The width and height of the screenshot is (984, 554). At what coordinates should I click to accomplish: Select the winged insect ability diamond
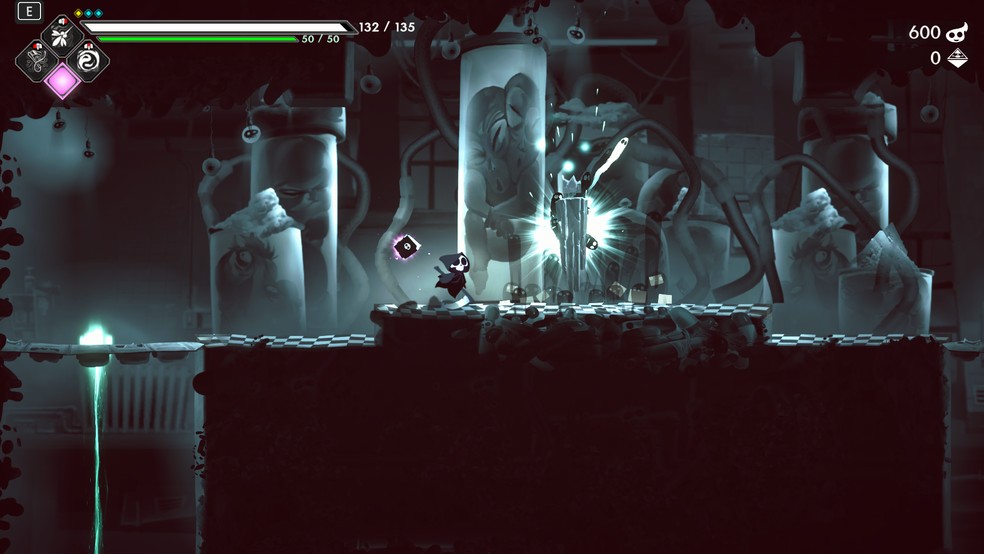point(62,36)
